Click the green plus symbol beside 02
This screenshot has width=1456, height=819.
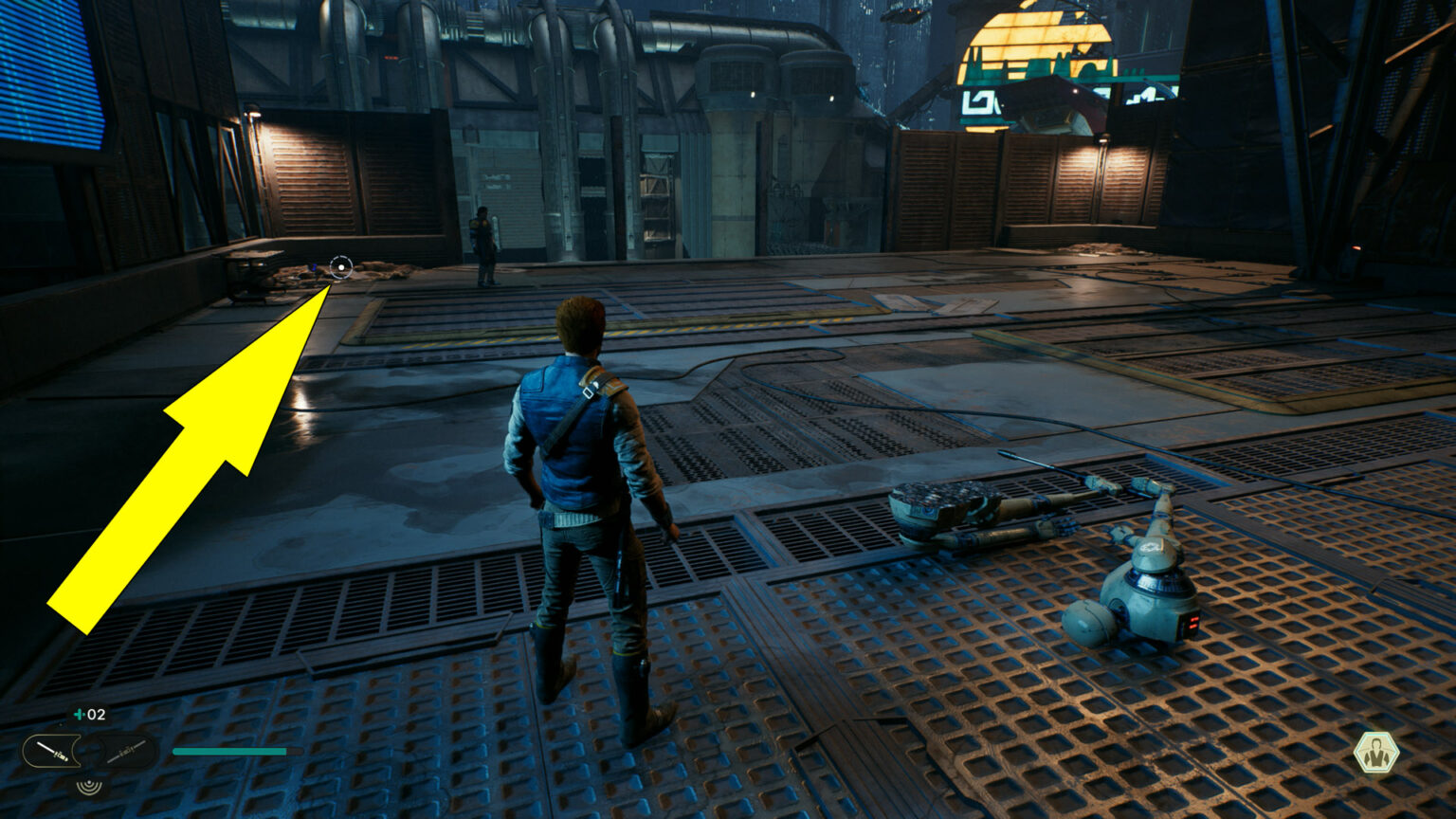78,714
